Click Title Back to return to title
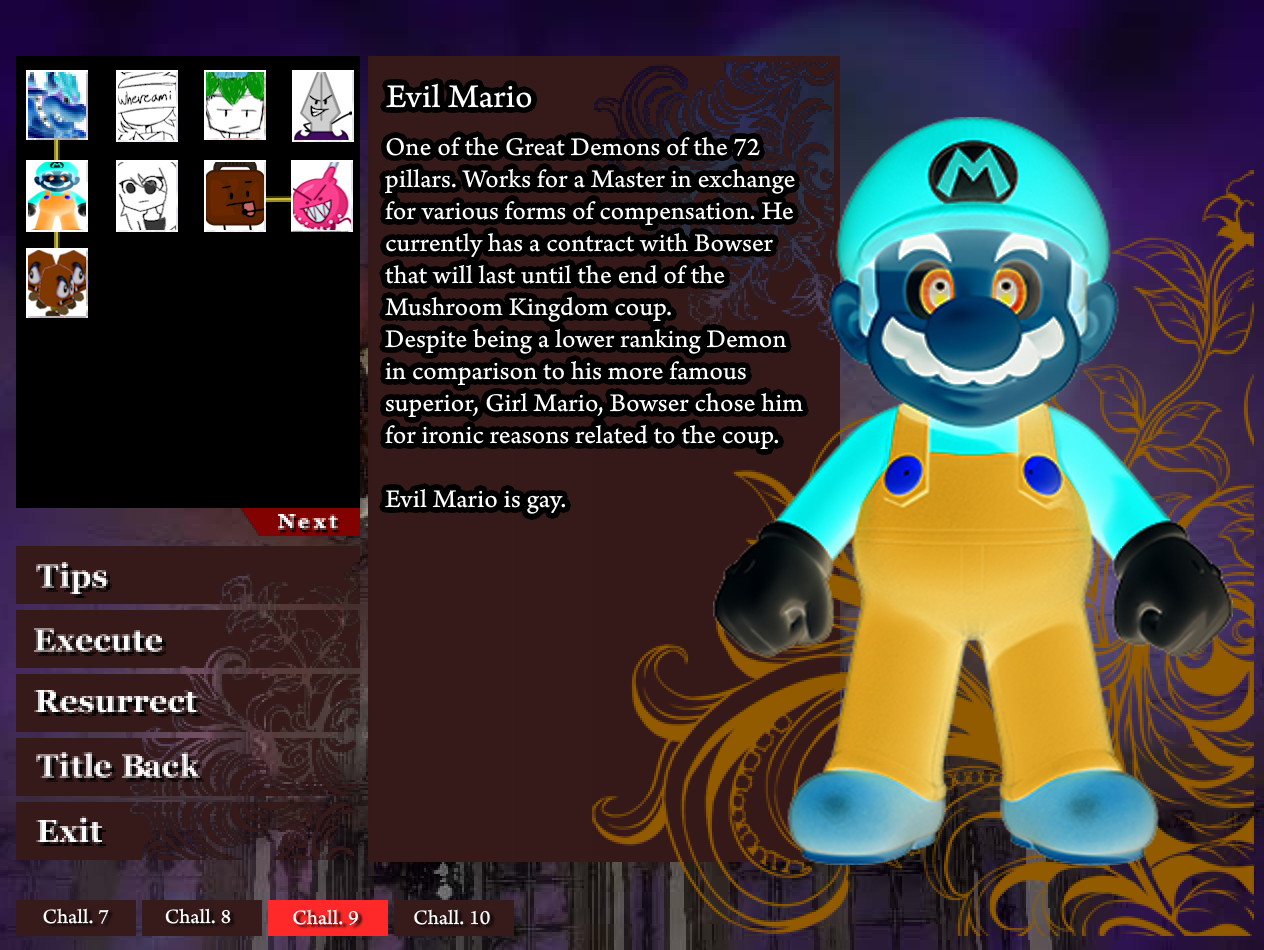 pos(118,766)
